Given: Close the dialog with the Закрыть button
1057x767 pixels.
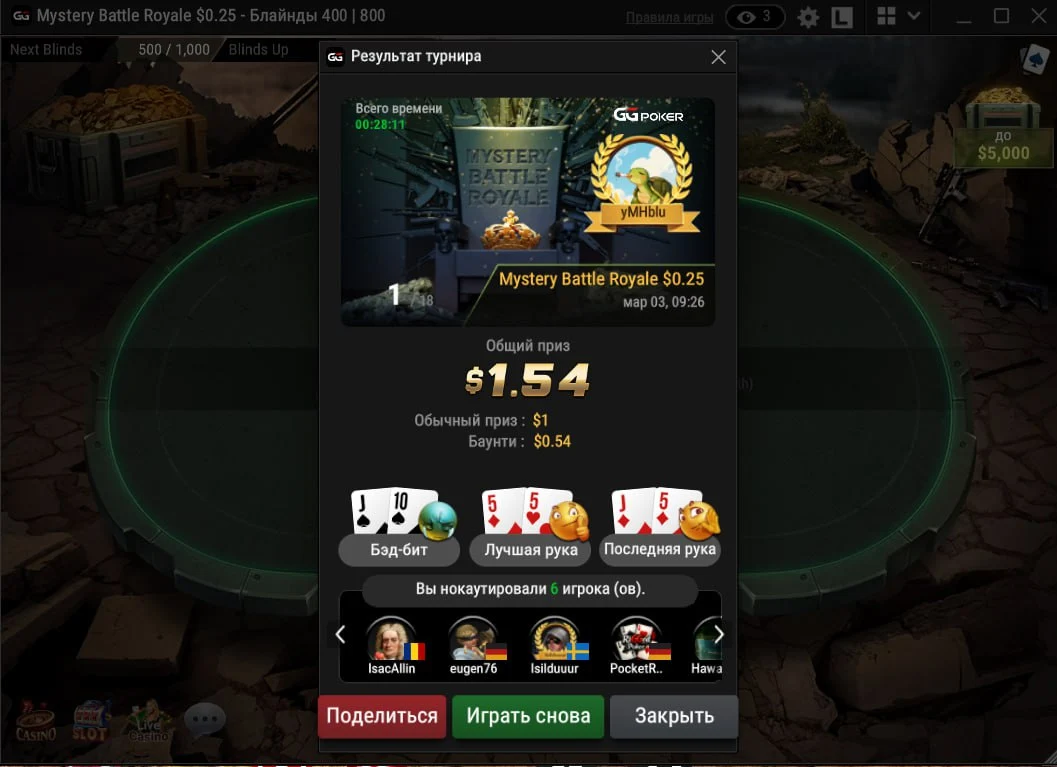Looking at the screenshot, I should pos(674,716).
